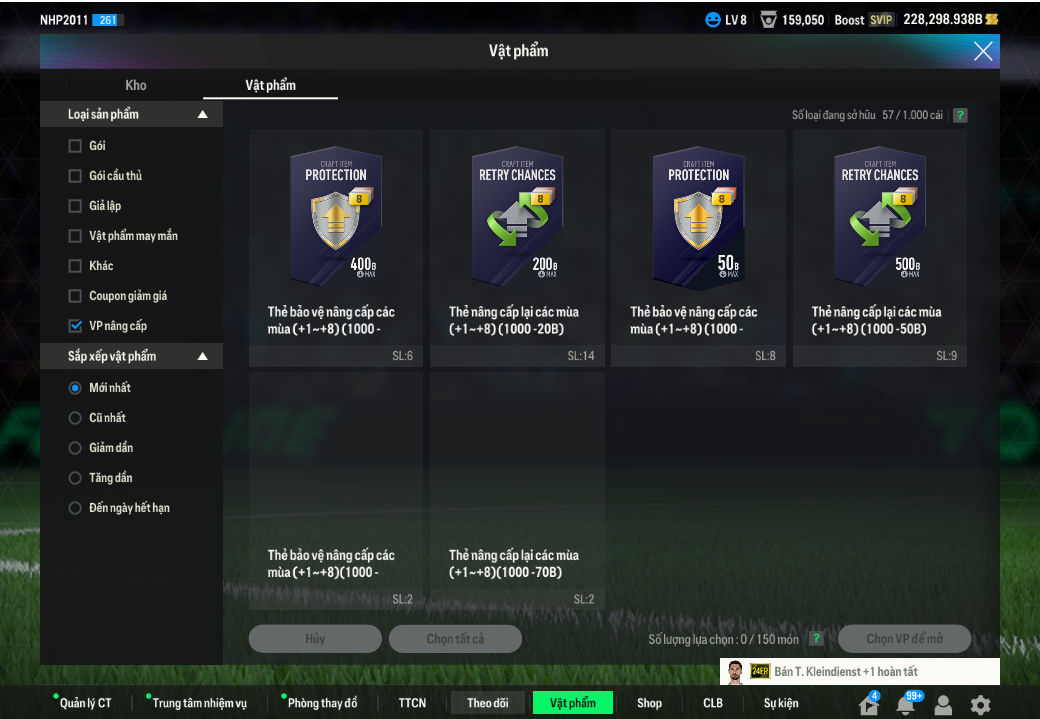Viewport: 1040px width, 719px height.
Task: Click the Chọn tất cả button
Action: (x=455, y=639)
